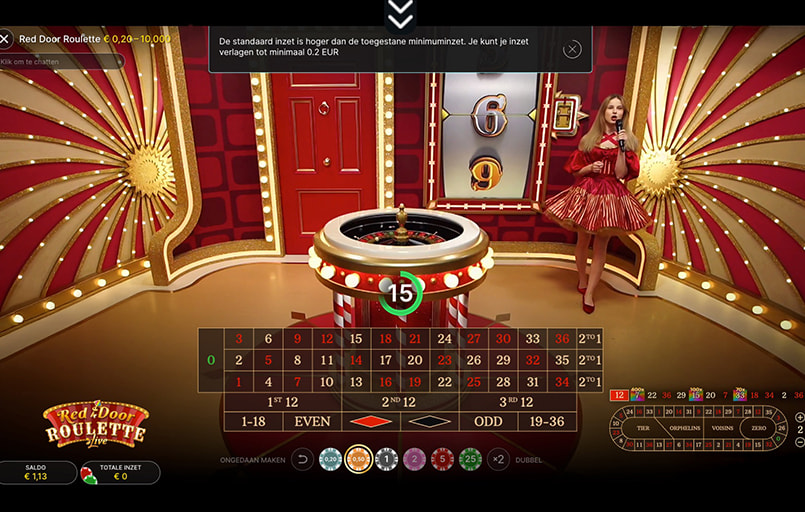The width and height of the screenshot is (805, 512).
Task: Select the 0,20 chip
Action: pyautogui.click(x=330, y=459)
